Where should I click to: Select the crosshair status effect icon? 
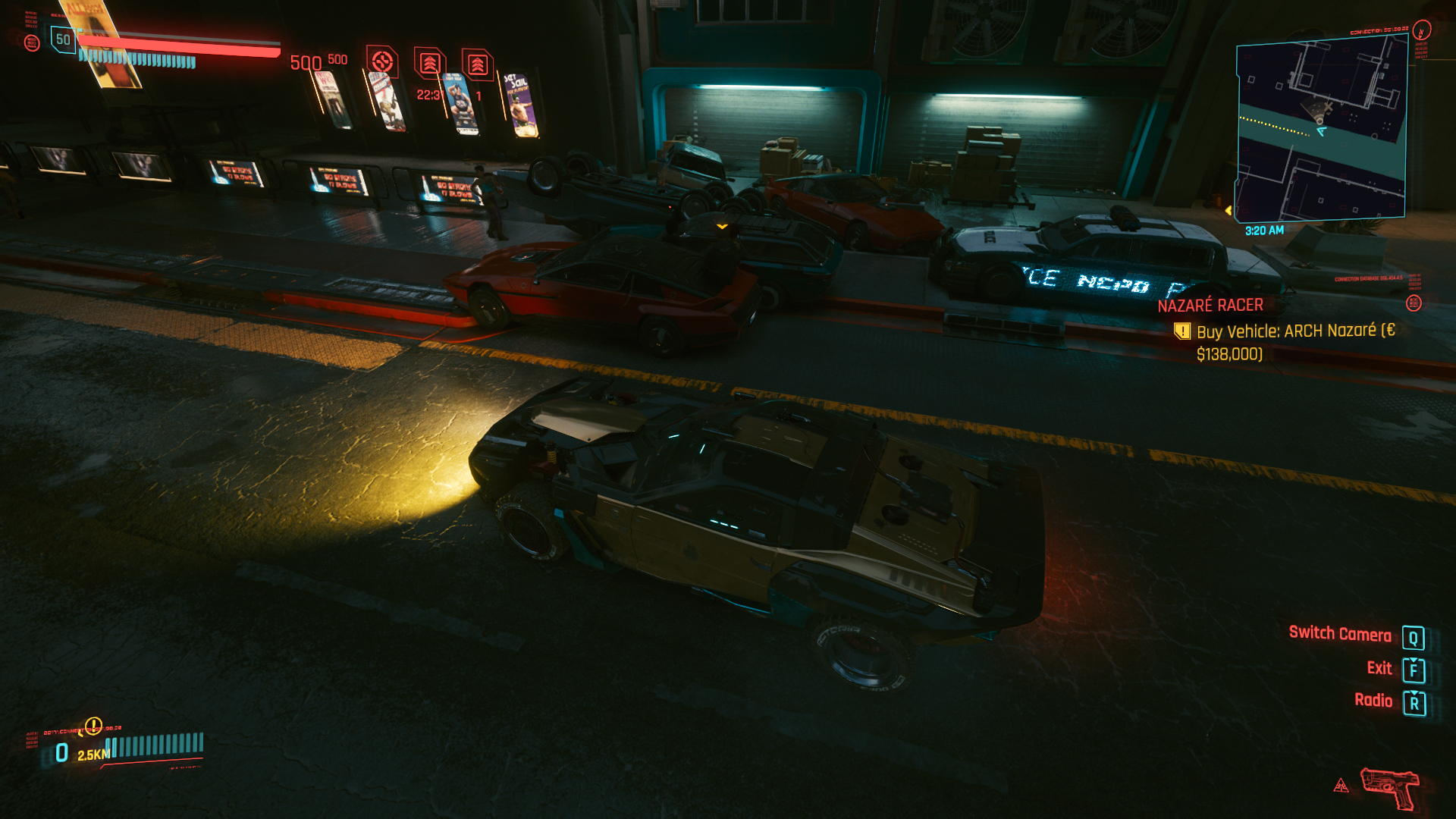pos(382,61)
